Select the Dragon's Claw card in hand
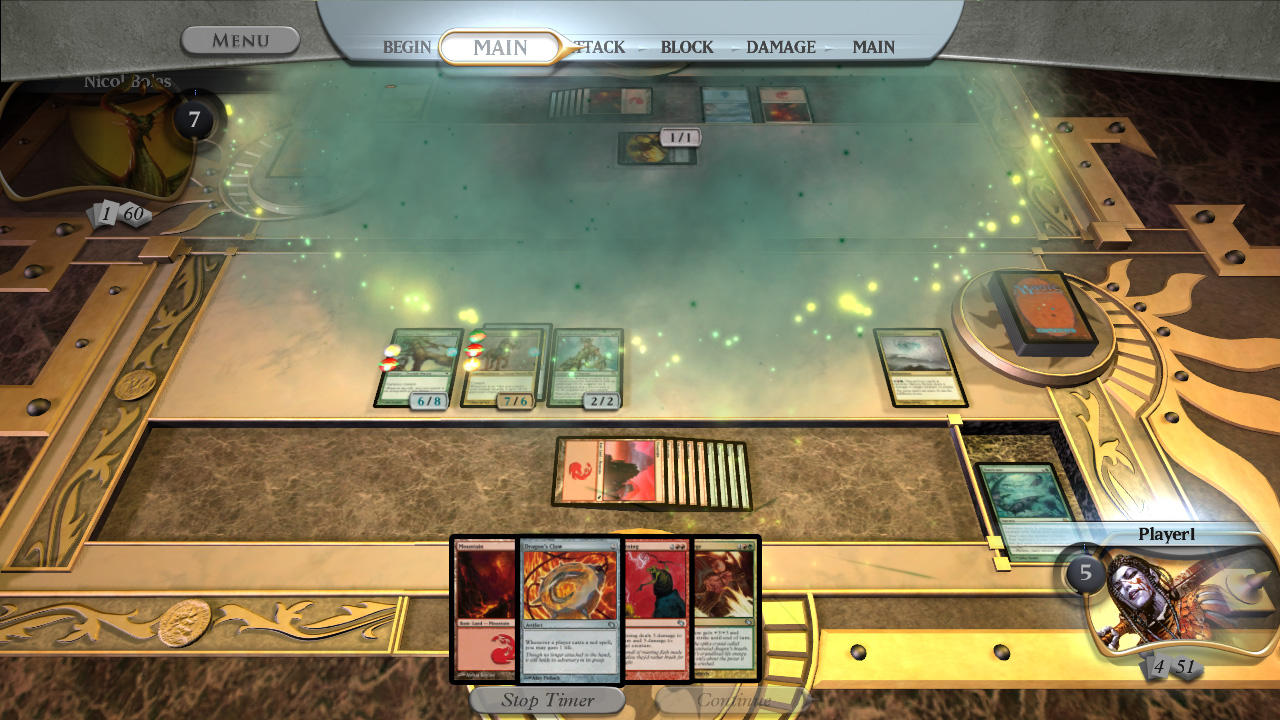The width and height of the screenshot is (1280, 720). tap(570, 608)
